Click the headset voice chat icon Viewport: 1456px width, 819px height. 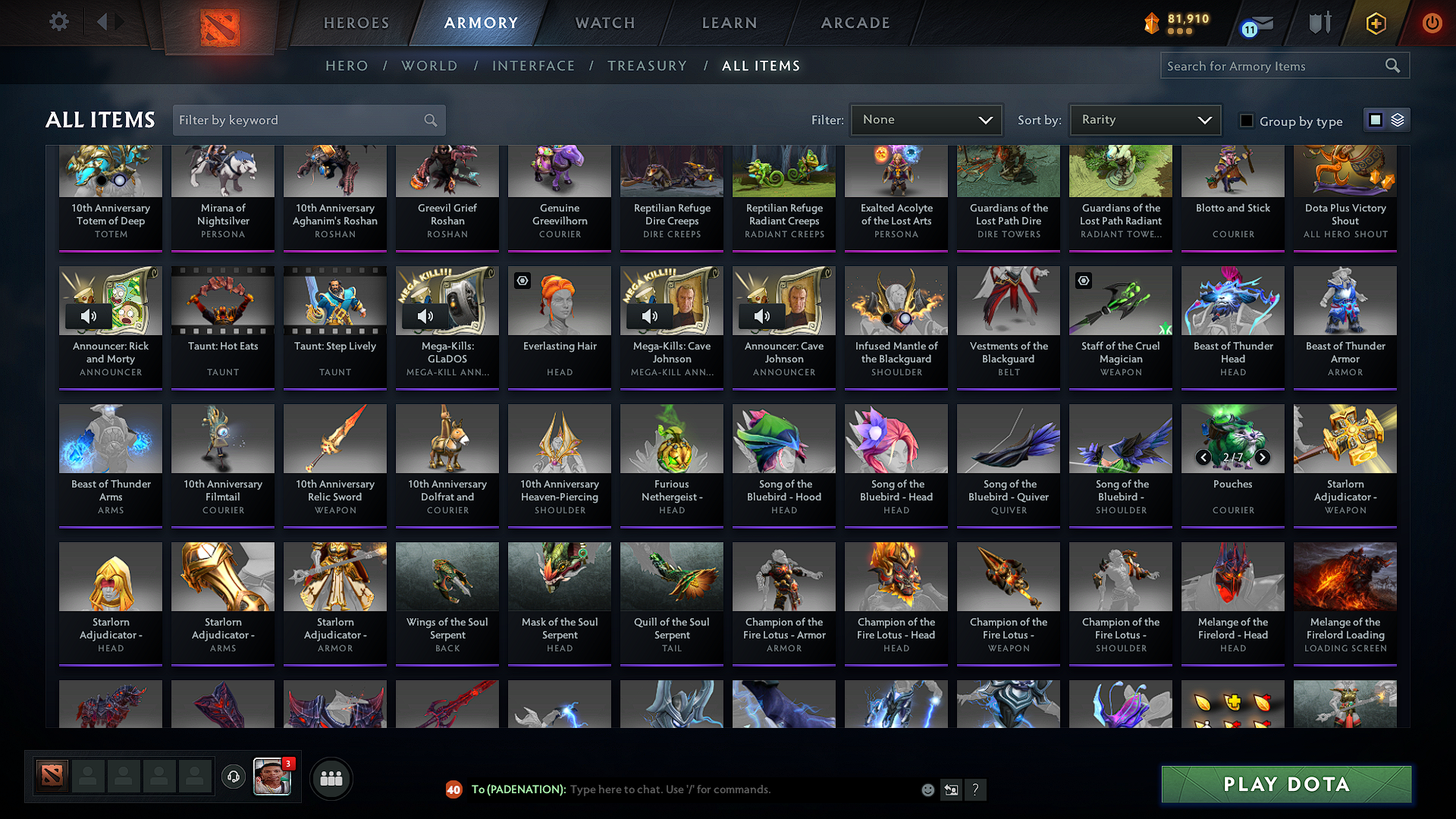[233, 777]
